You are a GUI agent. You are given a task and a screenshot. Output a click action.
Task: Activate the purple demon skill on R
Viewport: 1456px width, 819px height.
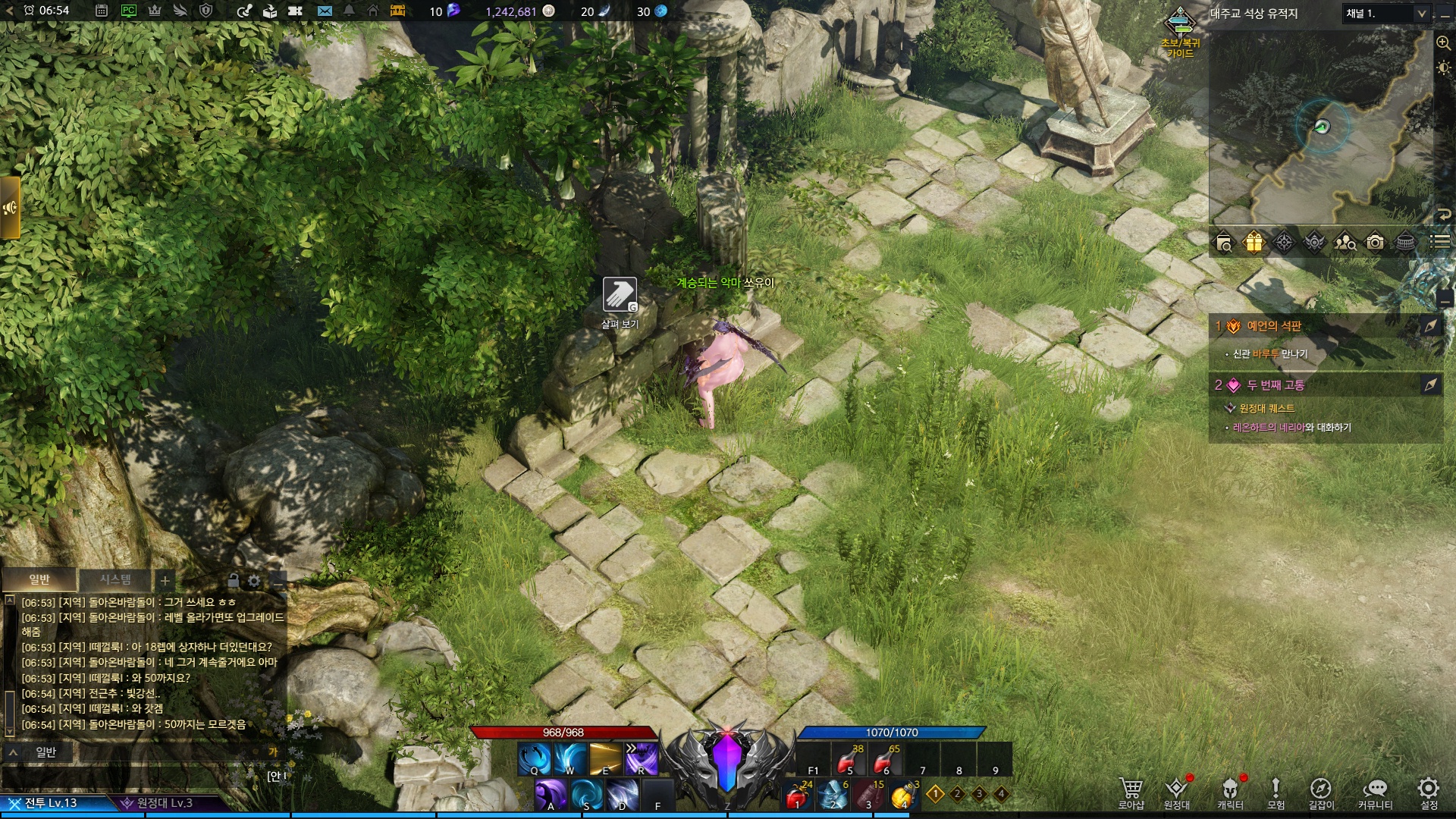(x=641, y=758)
